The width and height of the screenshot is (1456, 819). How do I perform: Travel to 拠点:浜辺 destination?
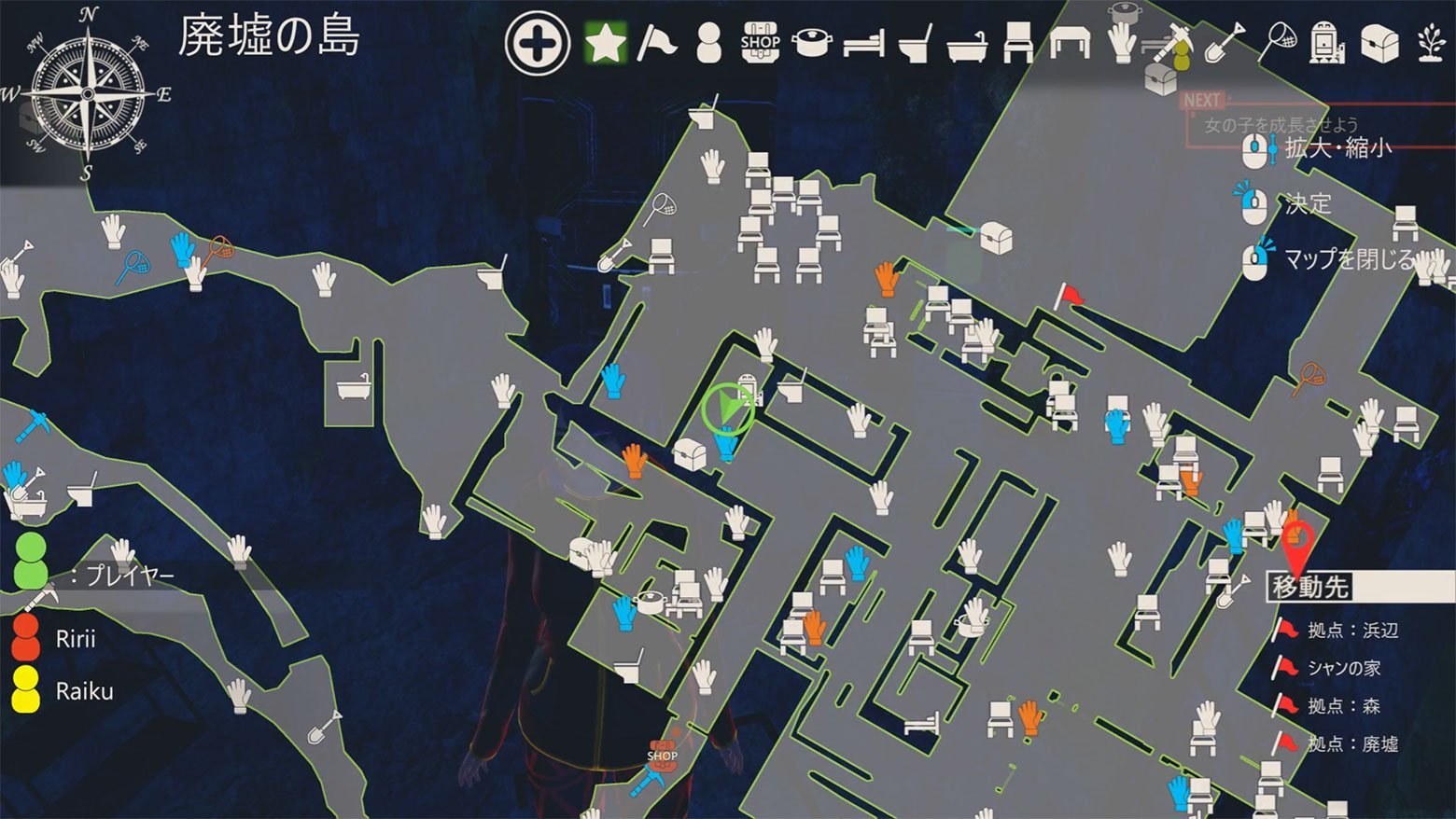click(x=1352, y=631)
